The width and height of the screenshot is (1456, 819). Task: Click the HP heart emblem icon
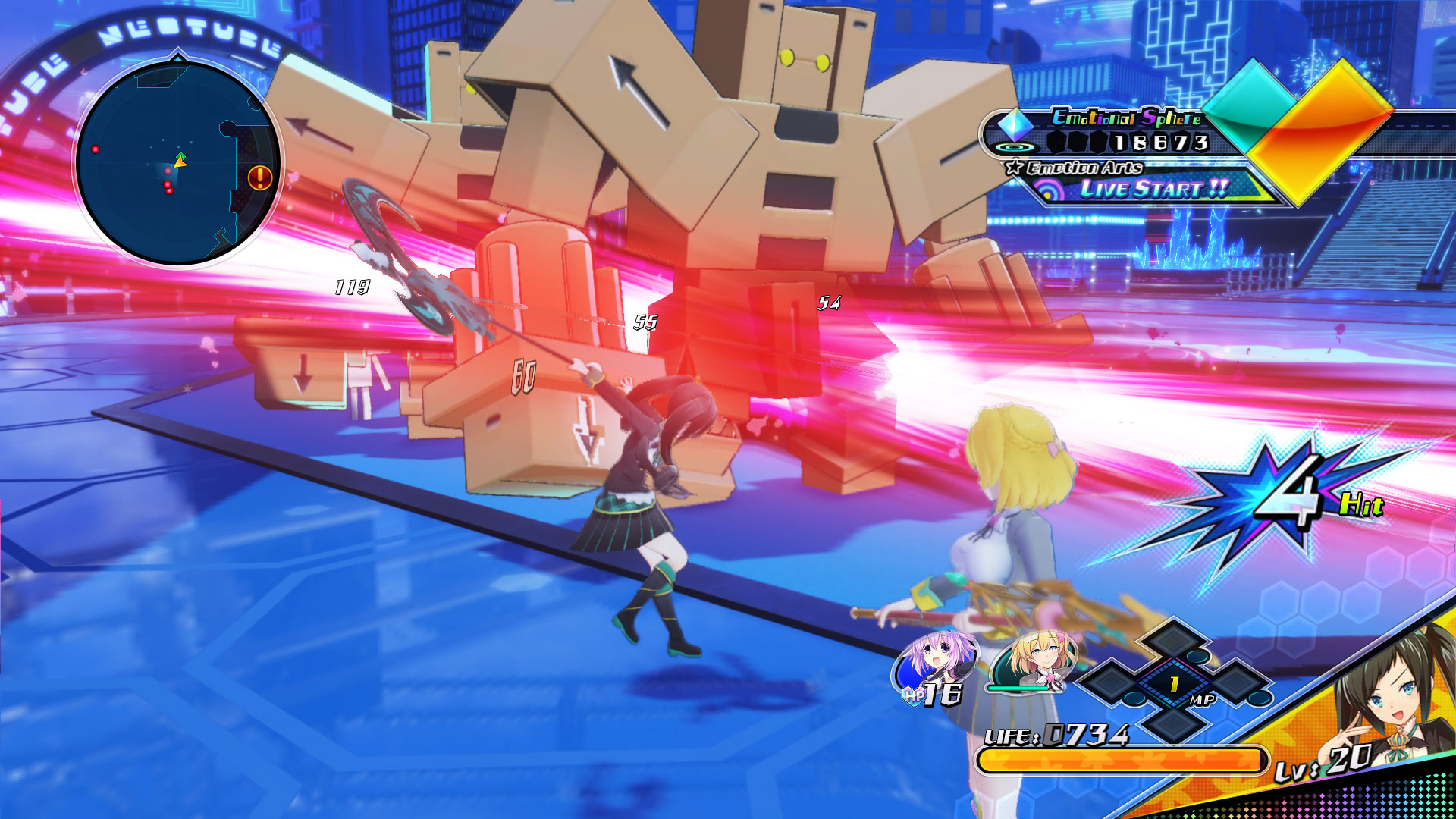click(x=915, y=695)
